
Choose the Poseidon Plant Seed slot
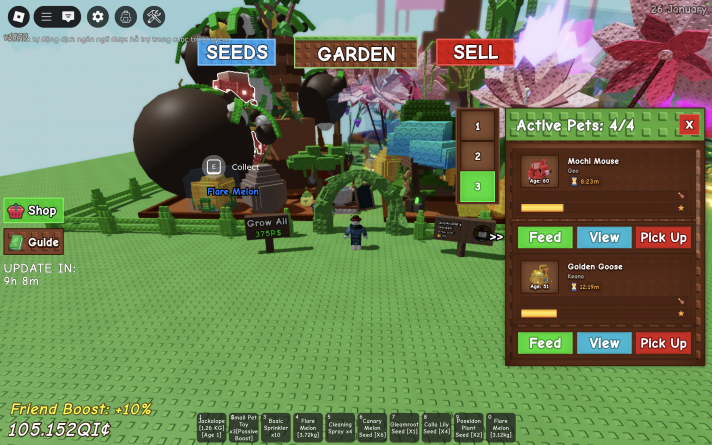tap(469, 427)
